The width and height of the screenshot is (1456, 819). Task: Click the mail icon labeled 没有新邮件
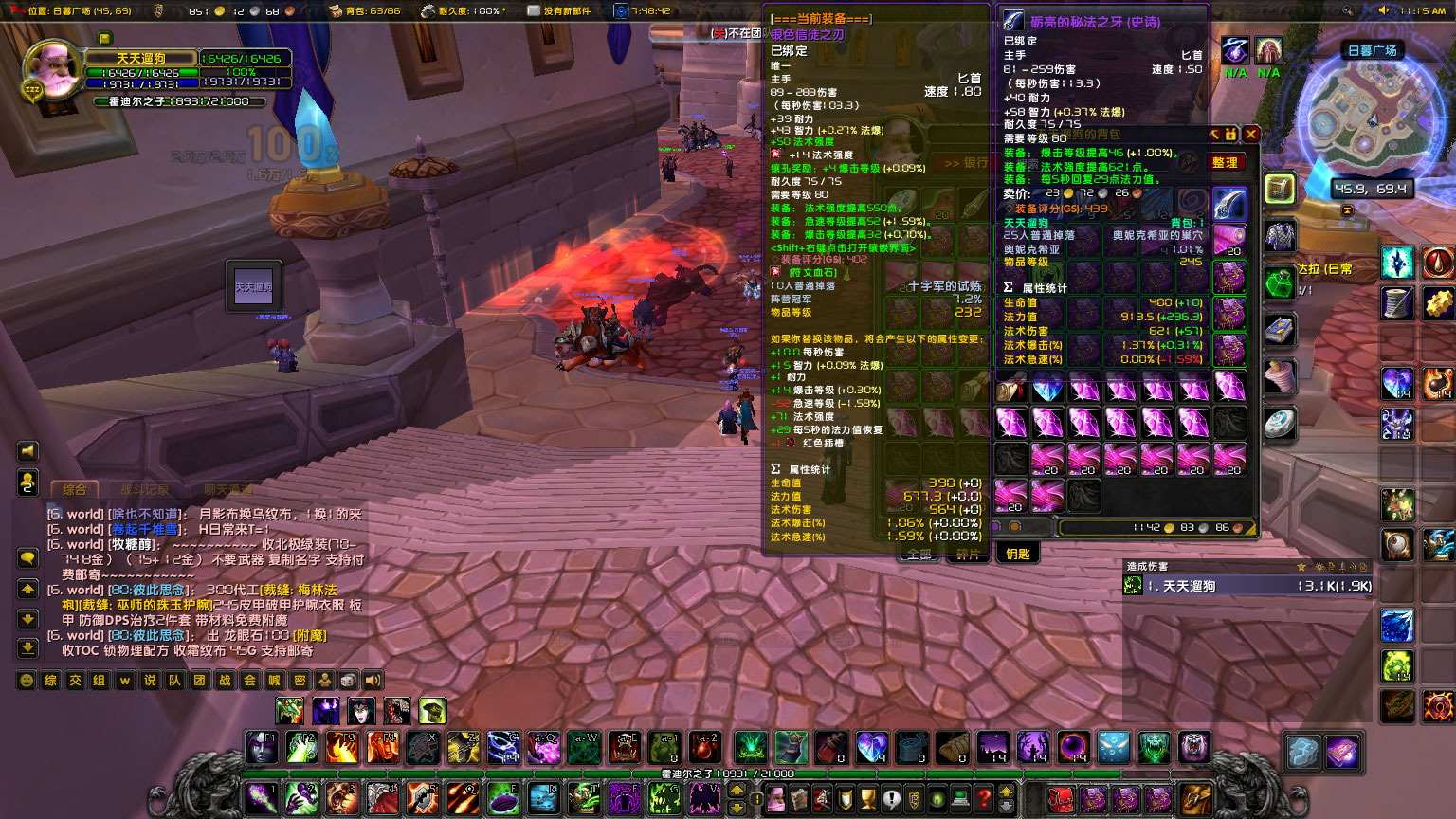[534, 11]
